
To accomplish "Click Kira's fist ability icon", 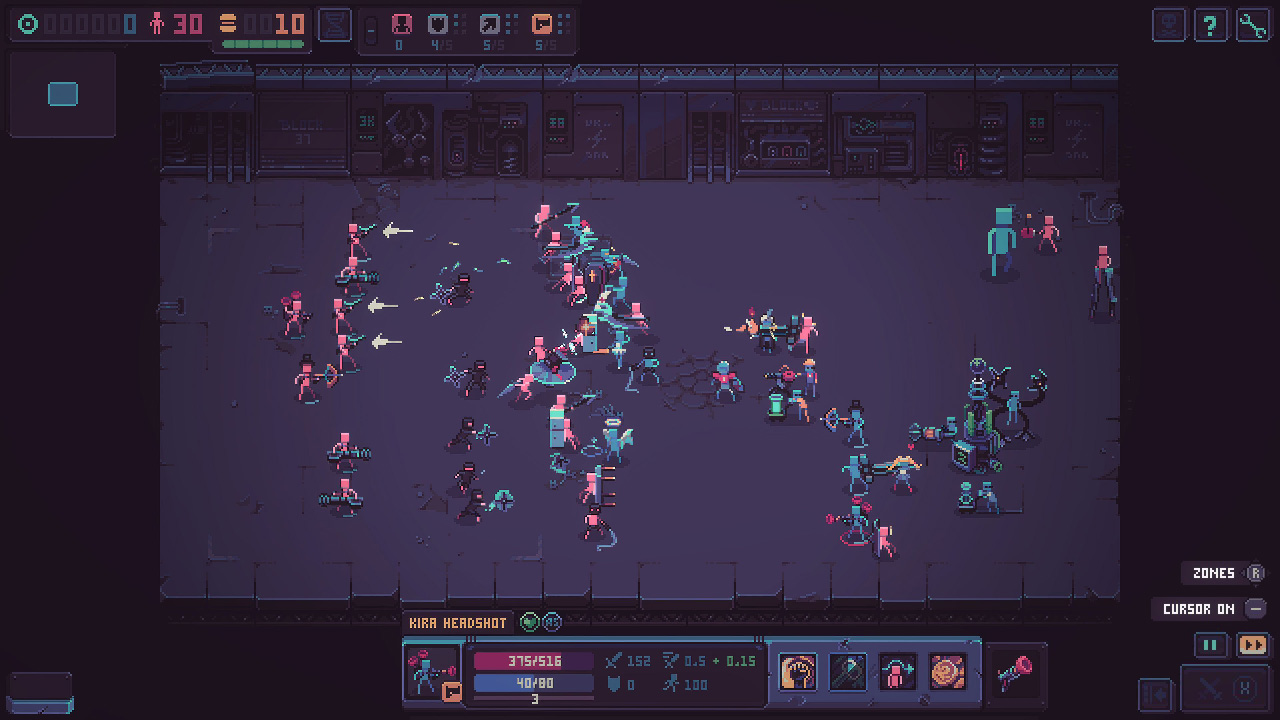I will tap(797, 672).
